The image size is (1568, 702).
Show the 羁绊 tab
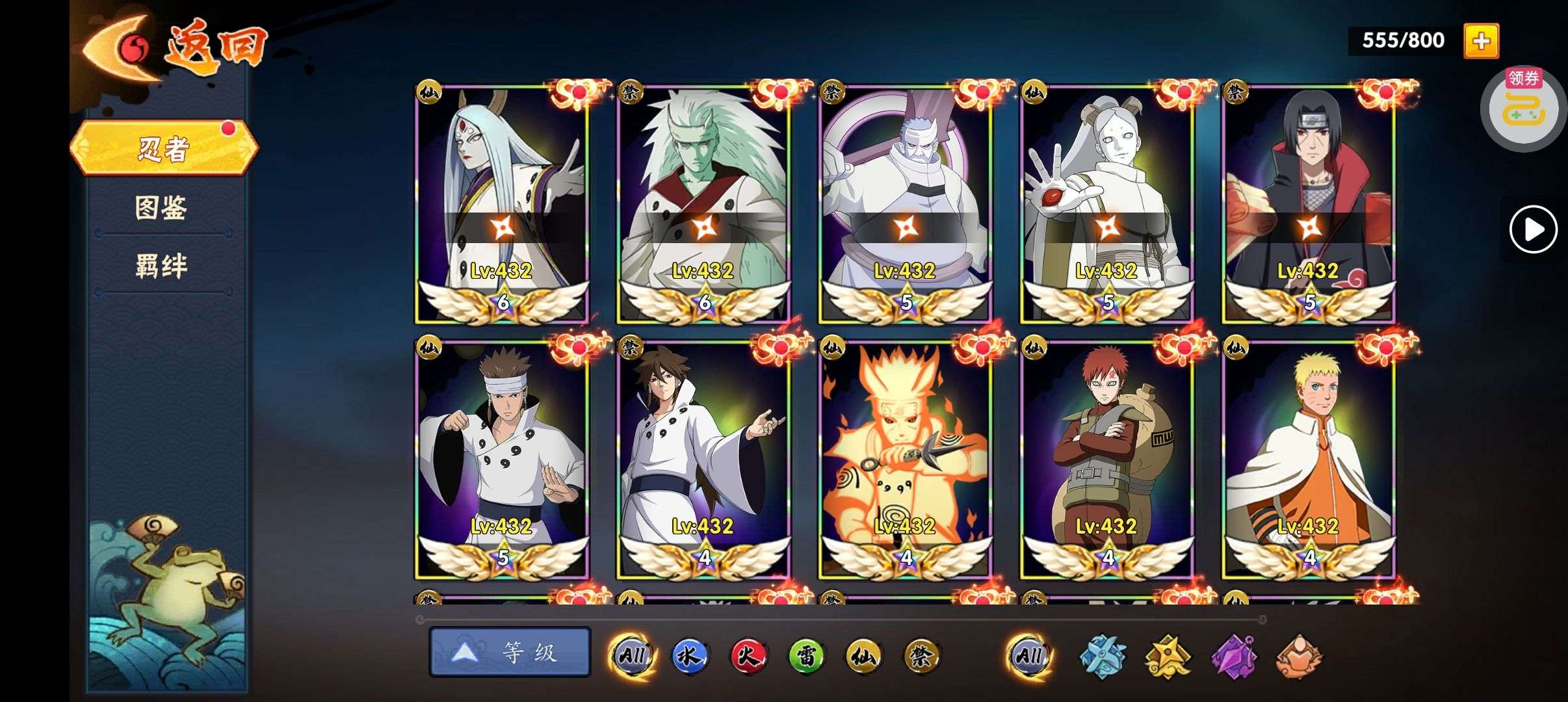tap(161, 266)
